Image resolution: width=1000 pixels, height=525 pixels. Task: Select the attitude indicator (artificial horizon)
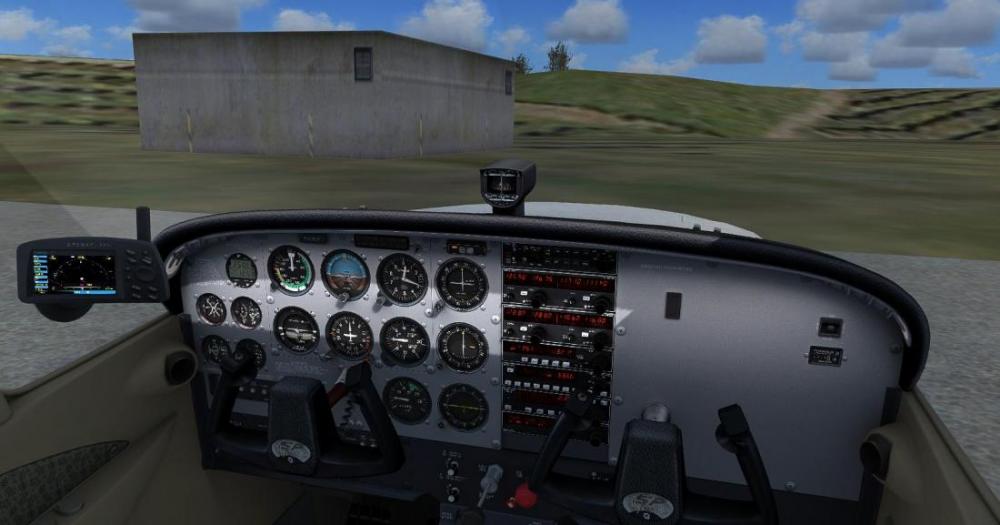tap(345, 273)
